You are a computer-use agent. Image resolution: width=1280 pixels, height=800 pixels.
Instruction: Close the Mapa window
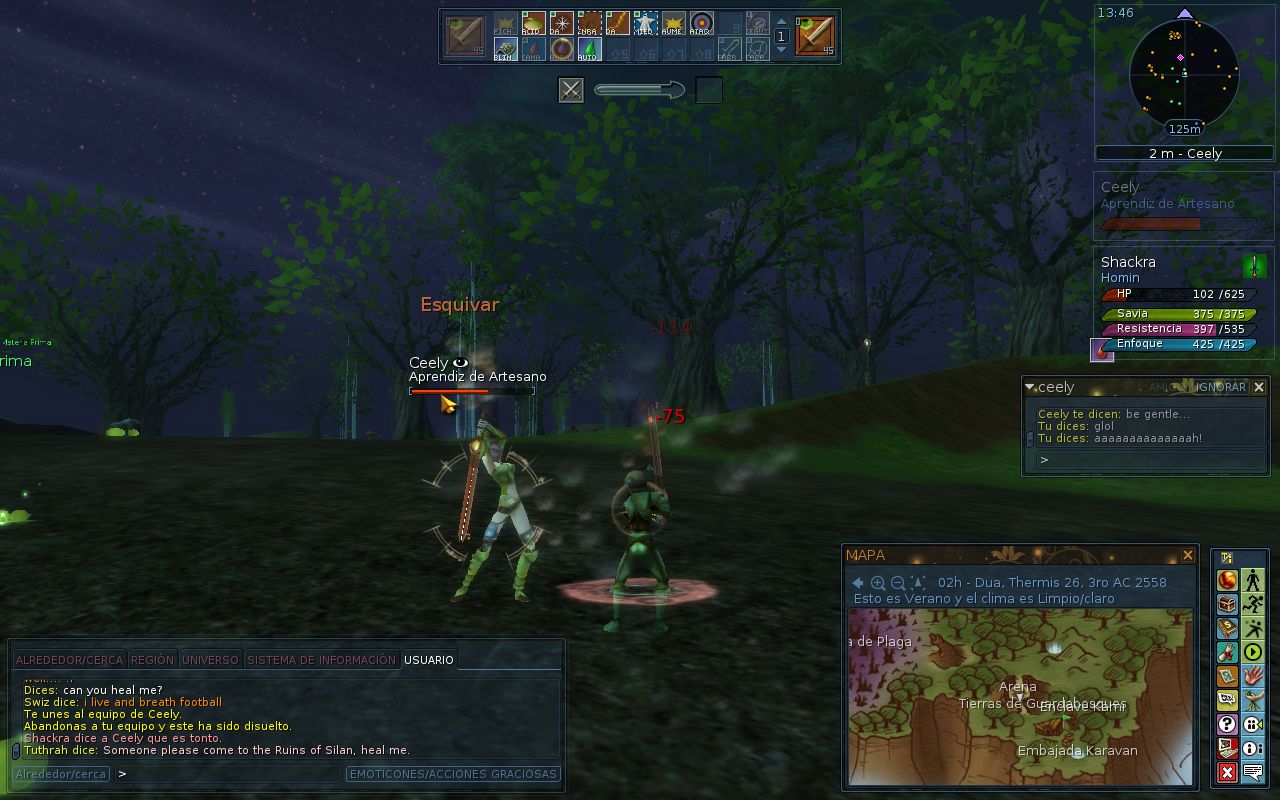(x=1188, y=555)
